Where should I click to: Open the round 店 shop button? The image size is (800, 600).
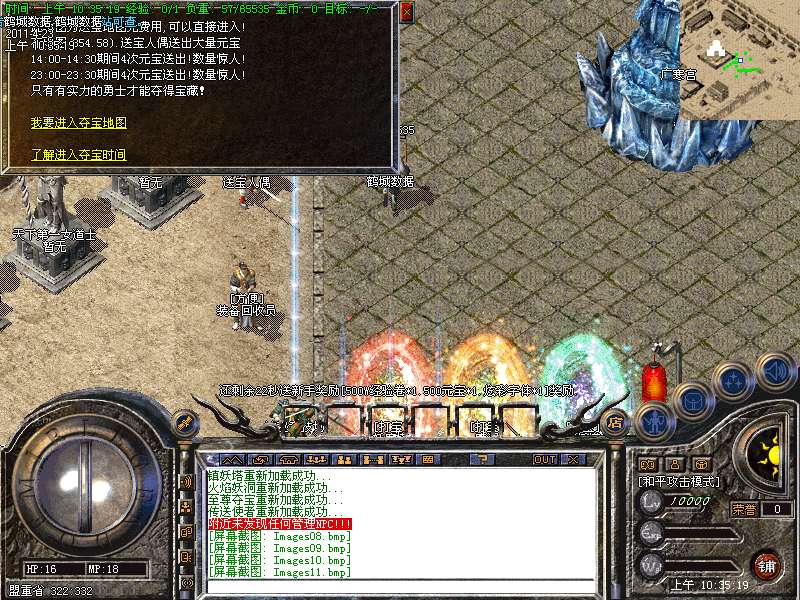615,423
